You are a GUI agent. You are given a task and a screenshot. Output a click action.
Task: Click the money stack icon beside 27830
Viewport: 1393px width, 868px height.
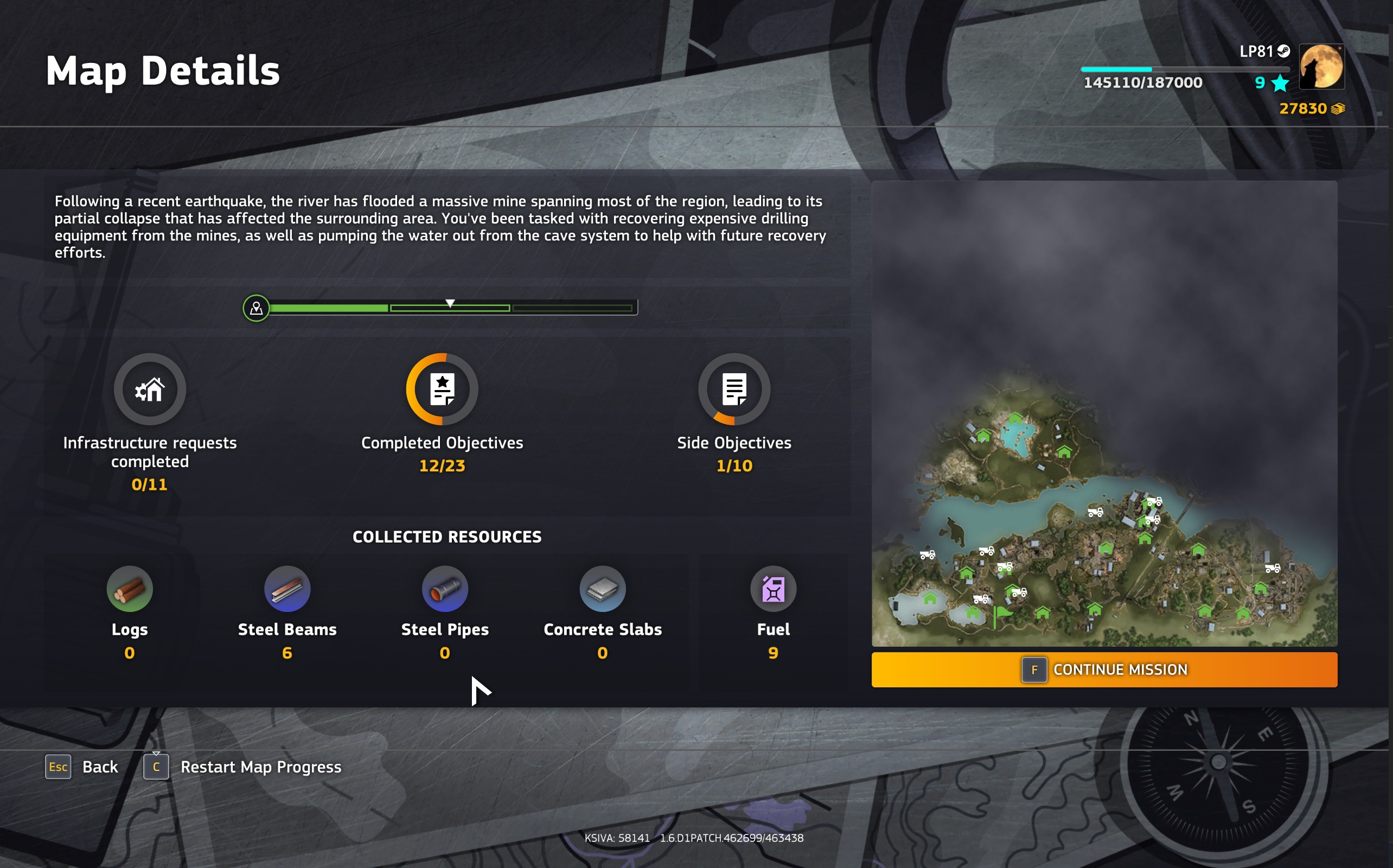(1338, 108)
